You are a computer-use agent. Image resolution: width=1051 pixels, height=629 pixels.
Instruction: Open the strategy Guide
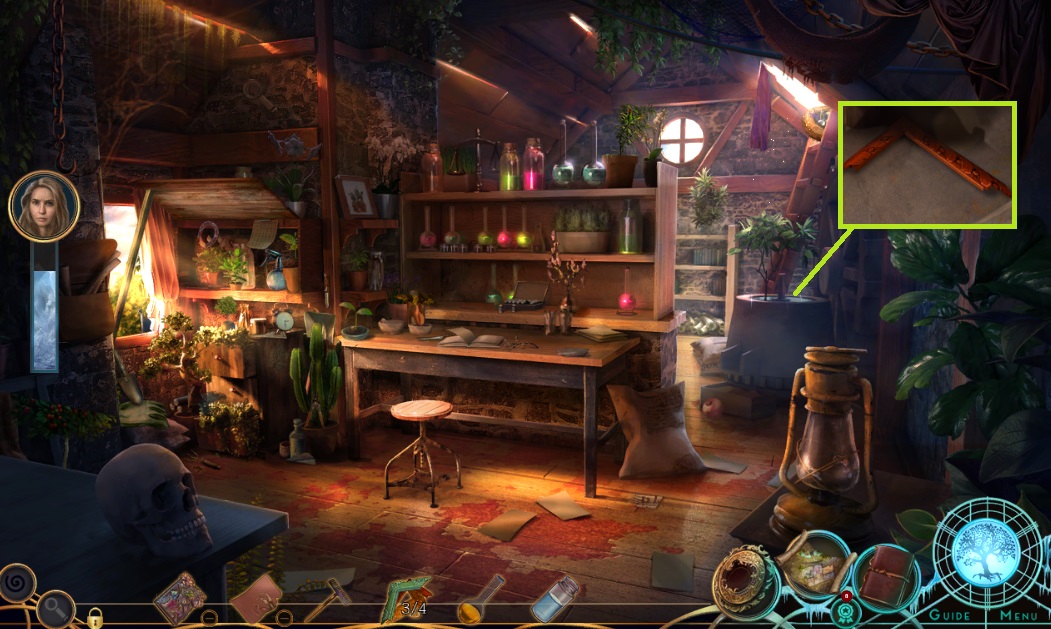949,615
